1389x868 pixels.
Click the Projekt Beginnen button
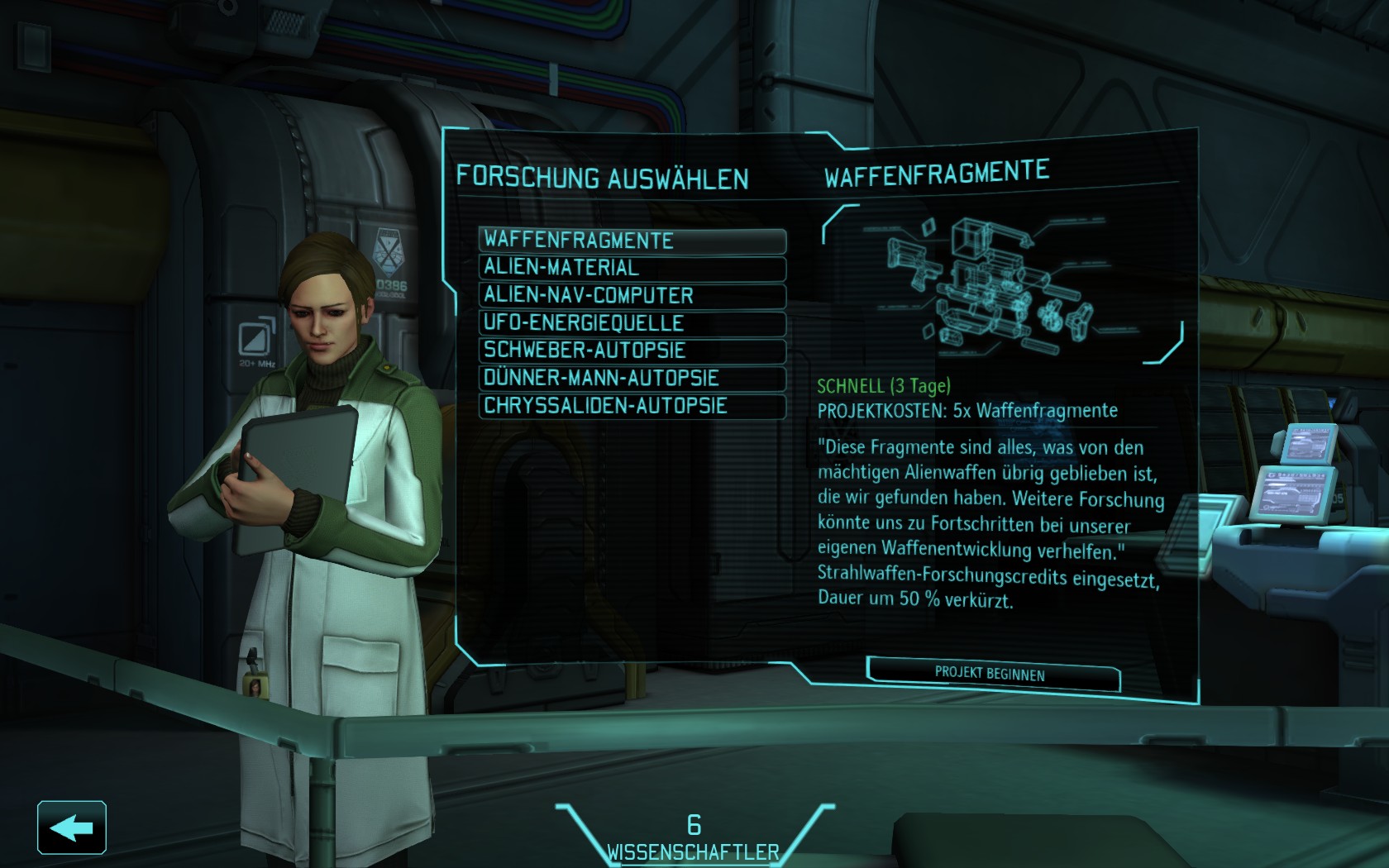[991, 673]
